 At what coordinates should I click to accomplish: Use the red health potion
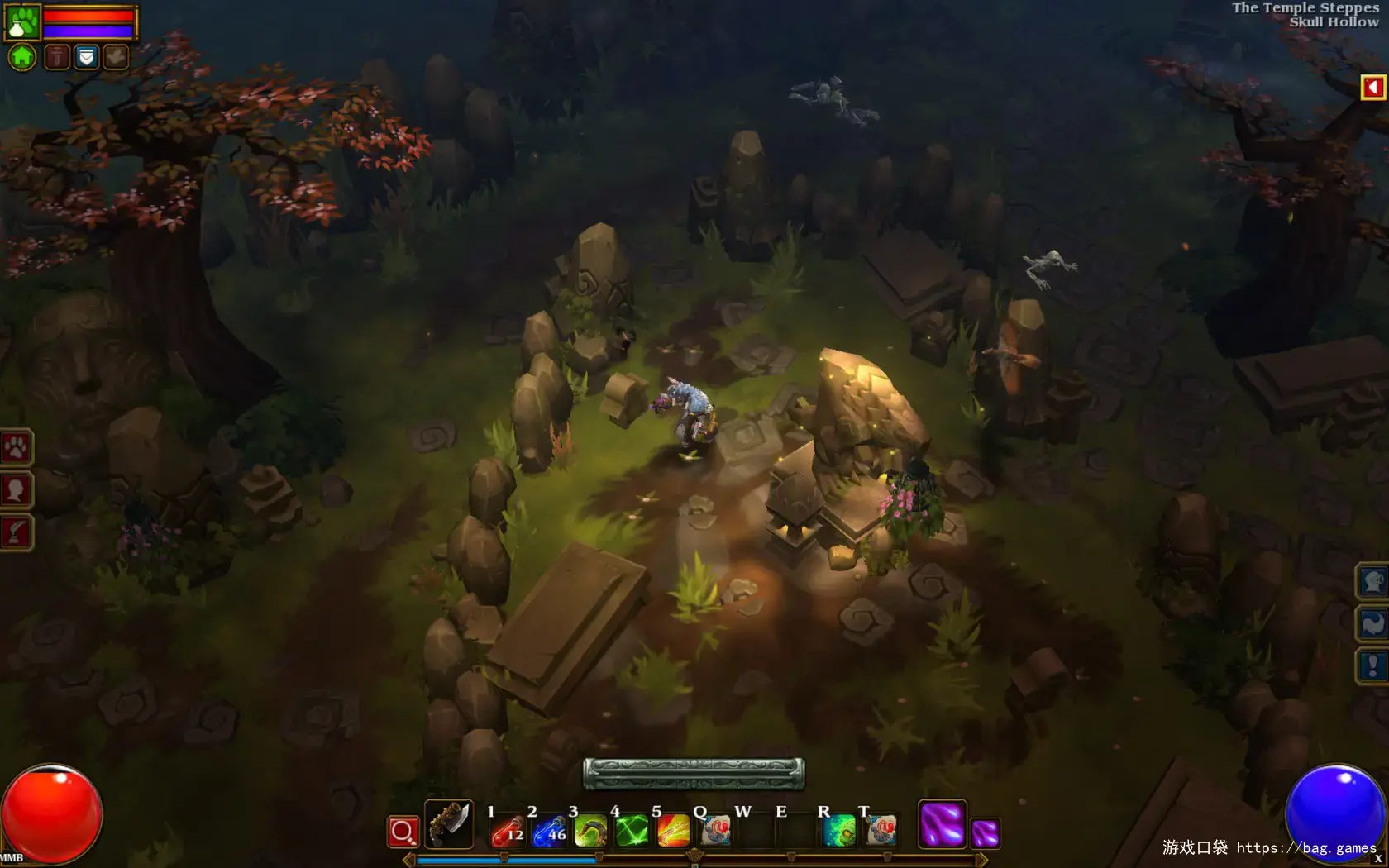pyautogui.click(x=507, y=830)
